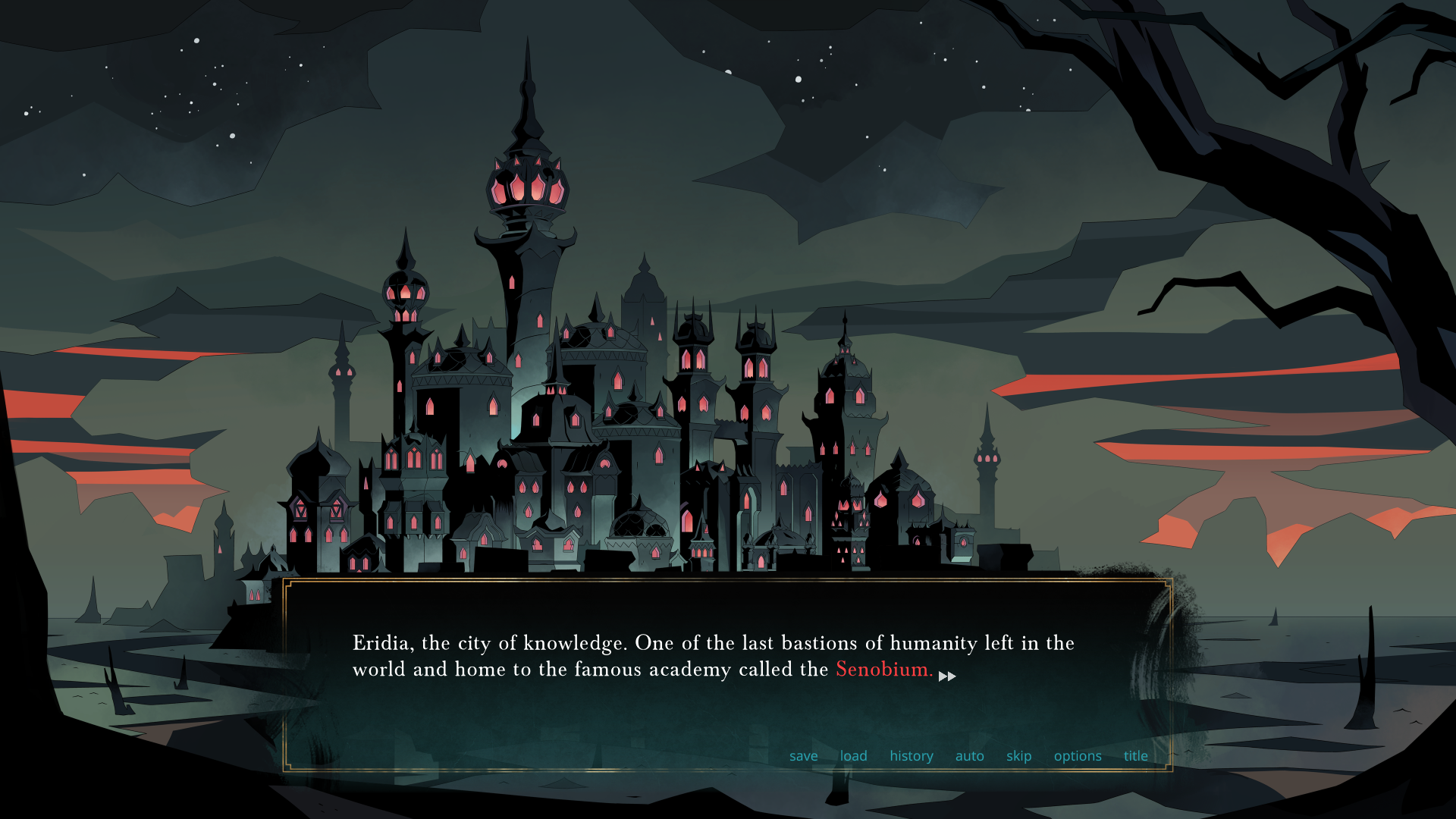
Task: Open the options menu
Action: click(x=1077, y=756)
